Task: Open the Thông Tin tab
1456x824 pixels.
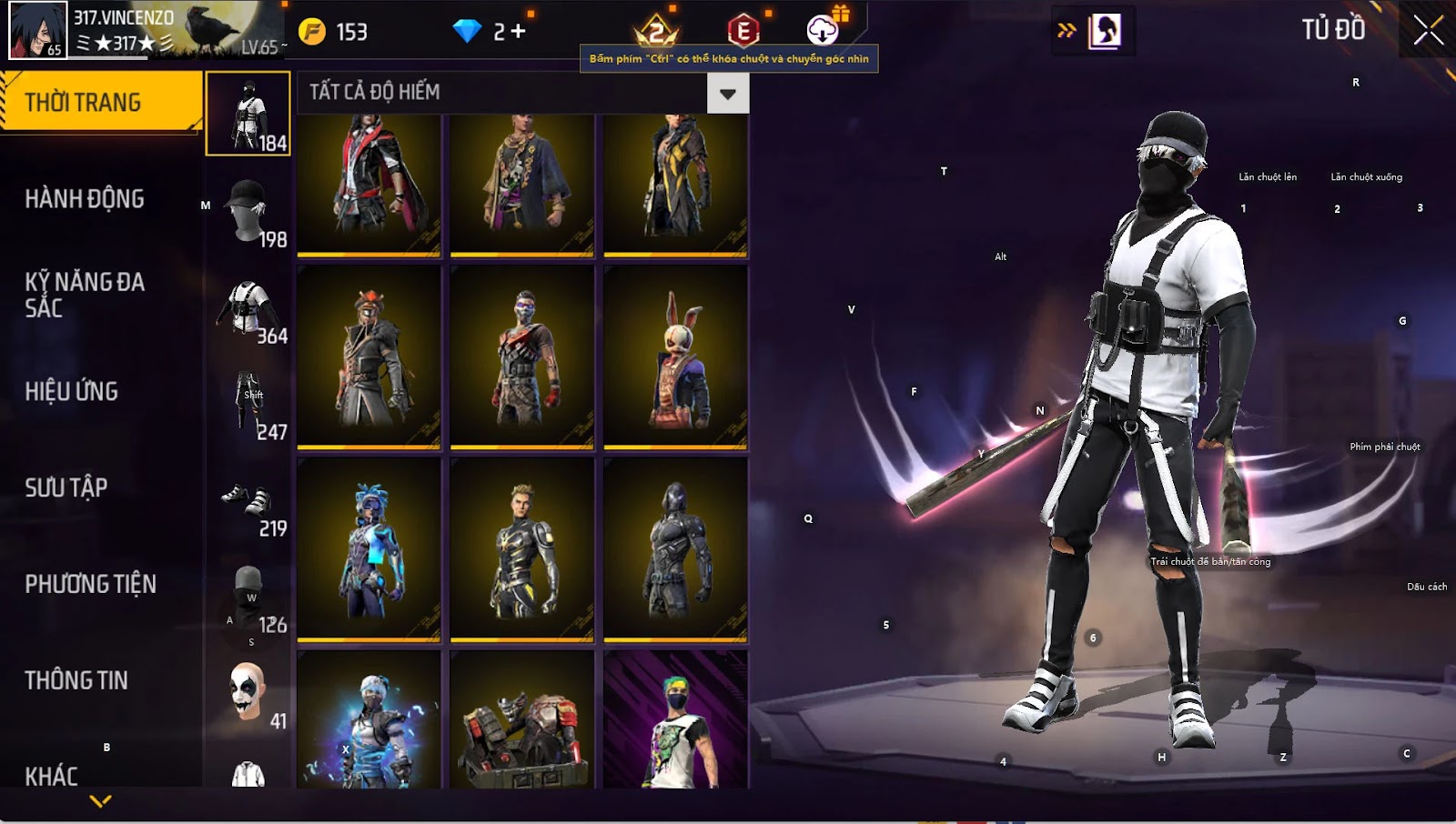Action: (x=76, y=680)
